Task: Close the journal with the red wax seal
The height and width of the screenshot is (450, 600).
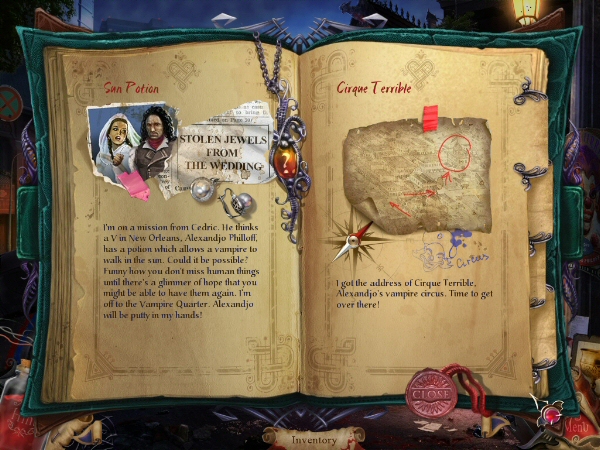Action: (x=431, y=392)
